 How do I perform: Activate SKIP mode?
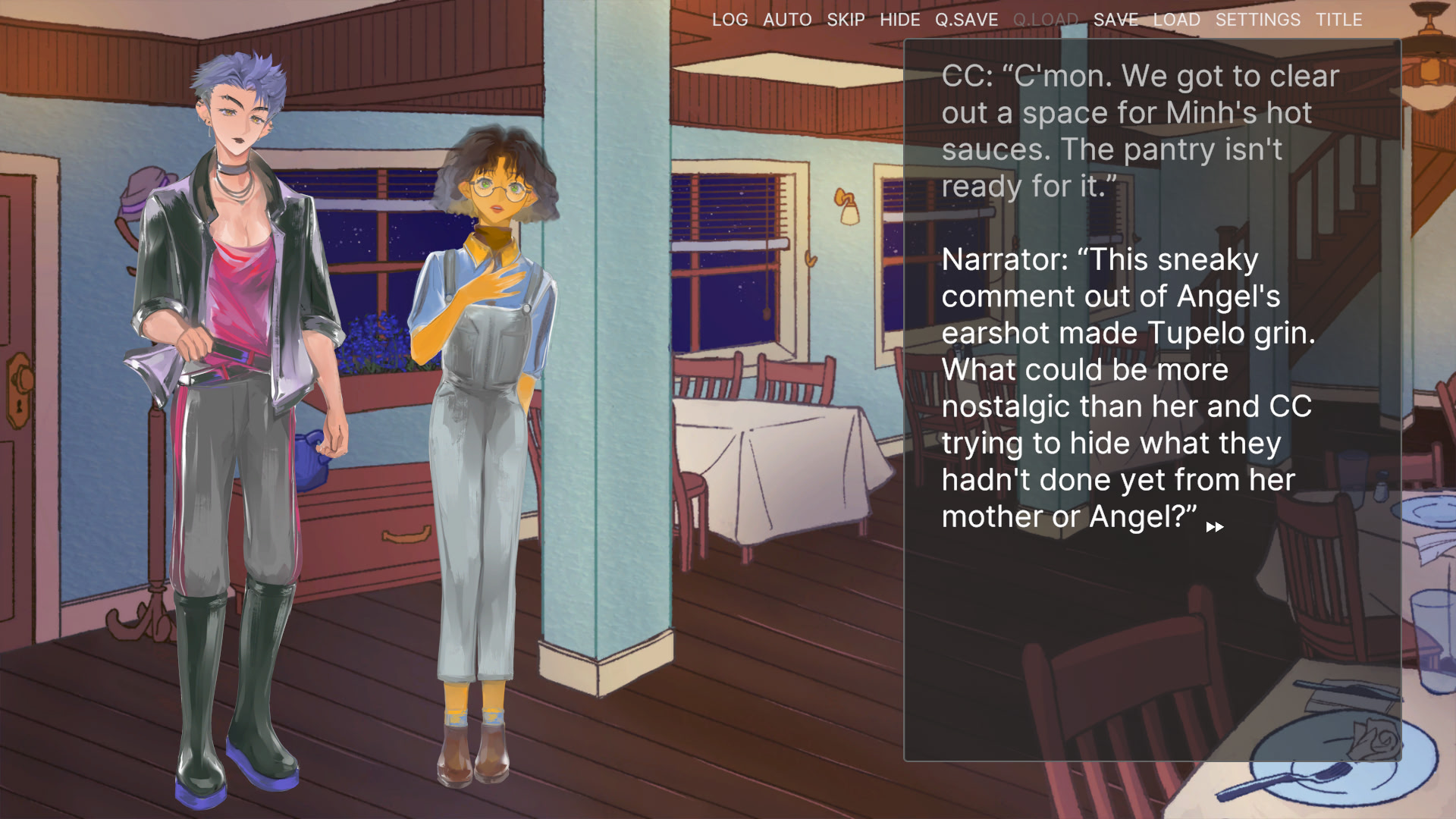846,20
